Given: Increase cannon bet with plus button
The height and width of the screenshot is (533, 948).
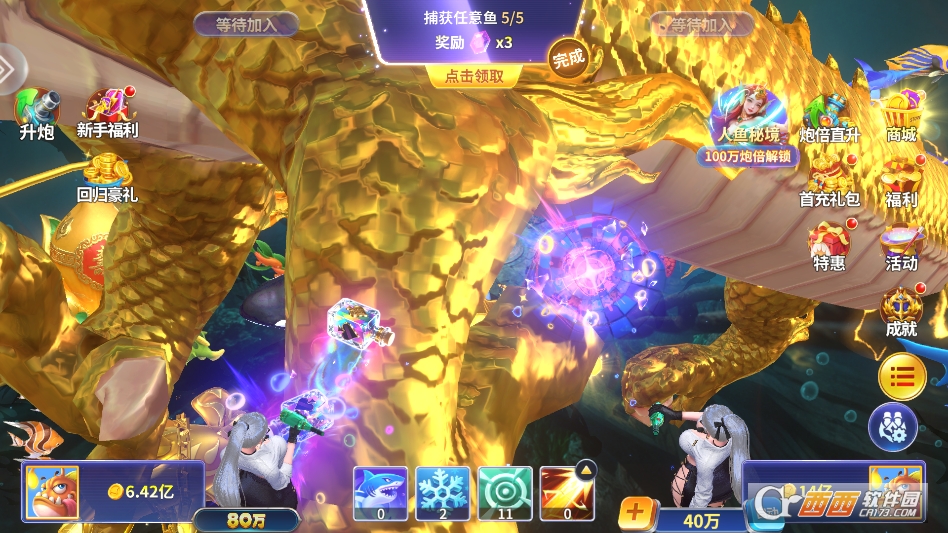Looking at the screenshot, I should click(x=635, y=512).
